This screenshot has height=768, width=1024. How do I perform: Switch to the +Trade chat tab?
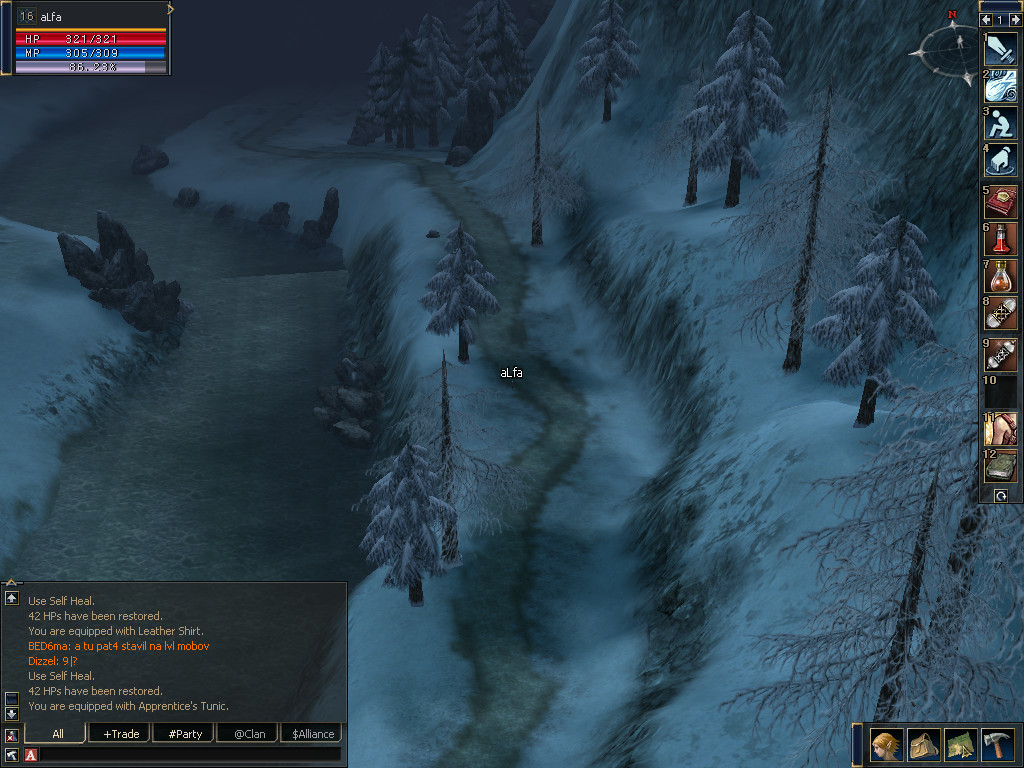(120, 734)
